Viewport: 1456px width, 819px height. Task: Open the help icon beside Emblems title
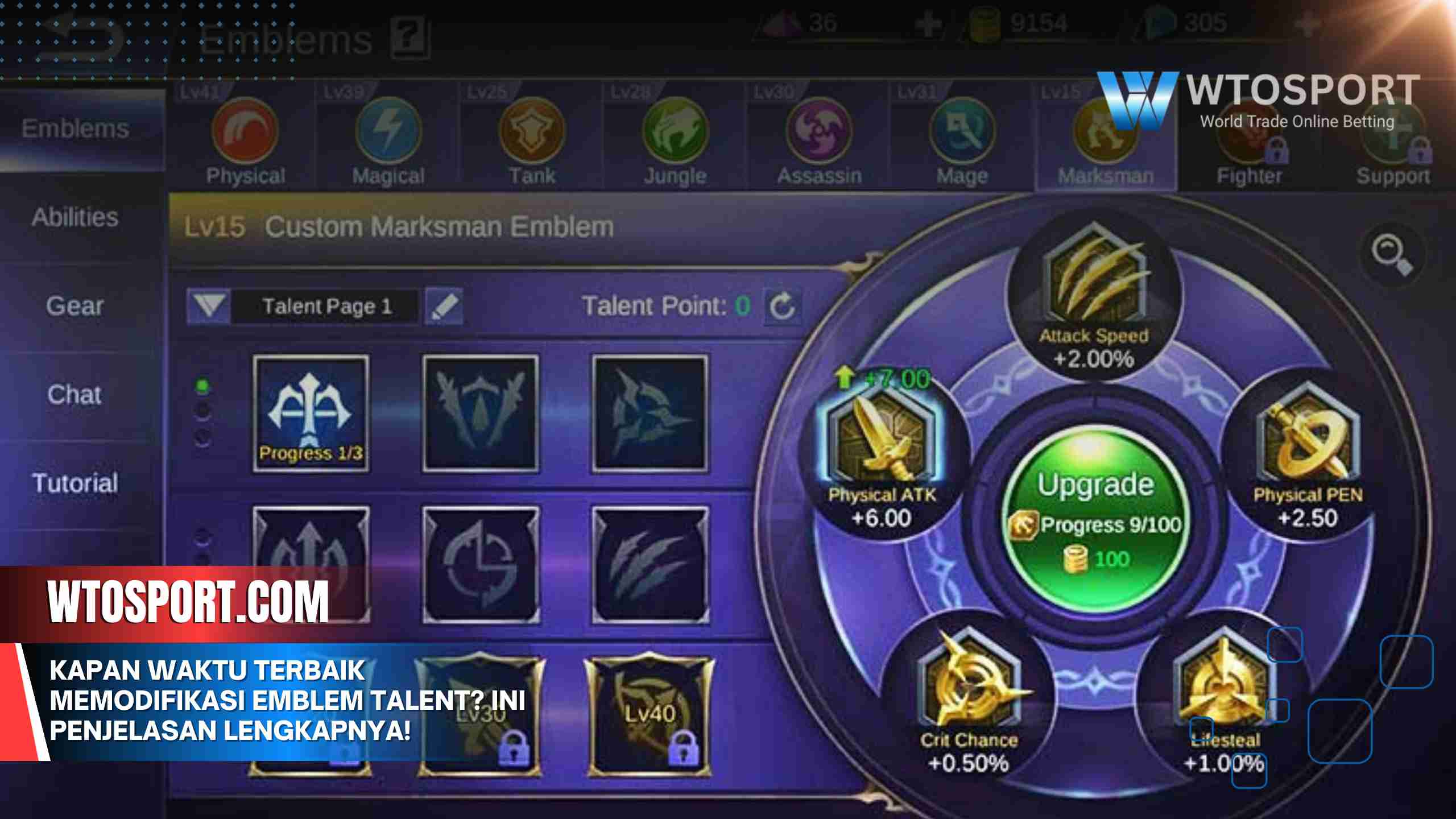point(411,38)
